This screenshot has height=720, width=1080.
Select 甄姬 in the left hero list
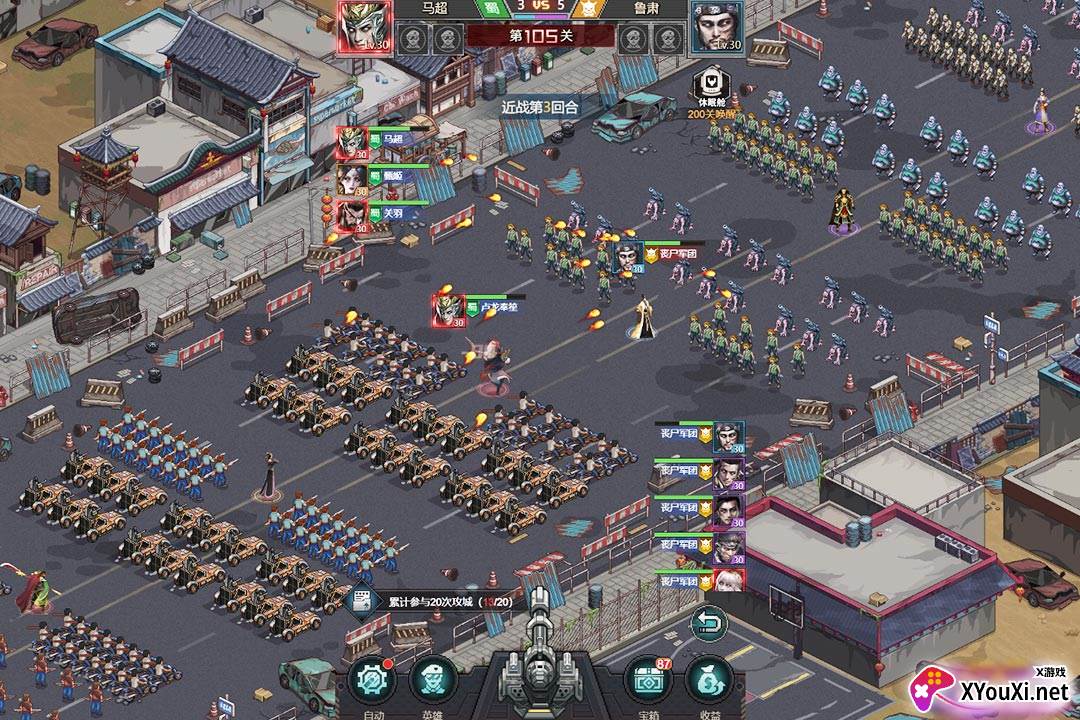352,178
